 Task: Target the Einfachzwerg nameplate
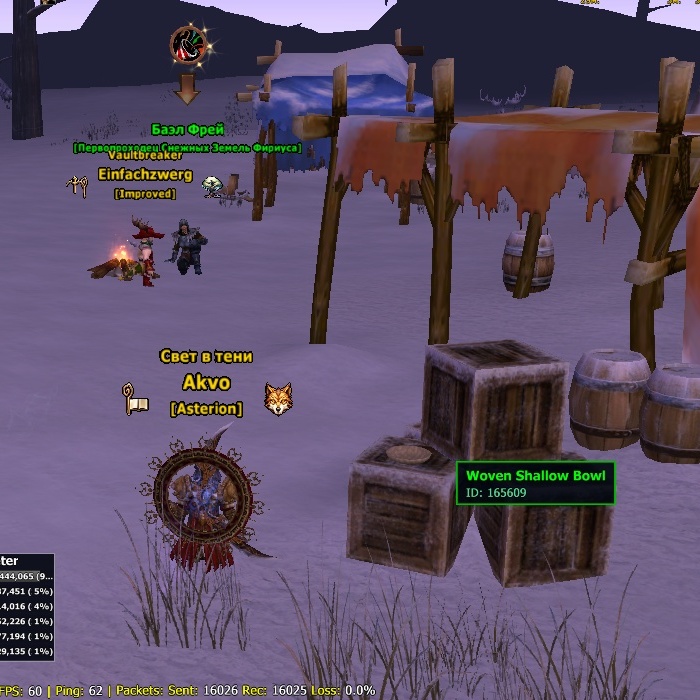[x=145, y=175]
